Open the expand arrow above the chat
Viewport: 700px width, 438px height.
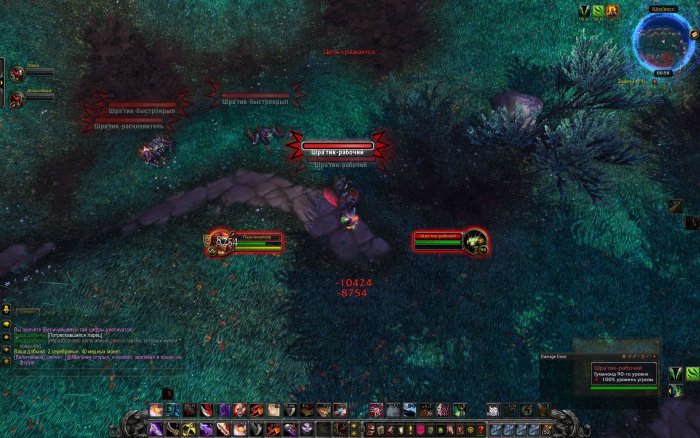click(6, 310)
